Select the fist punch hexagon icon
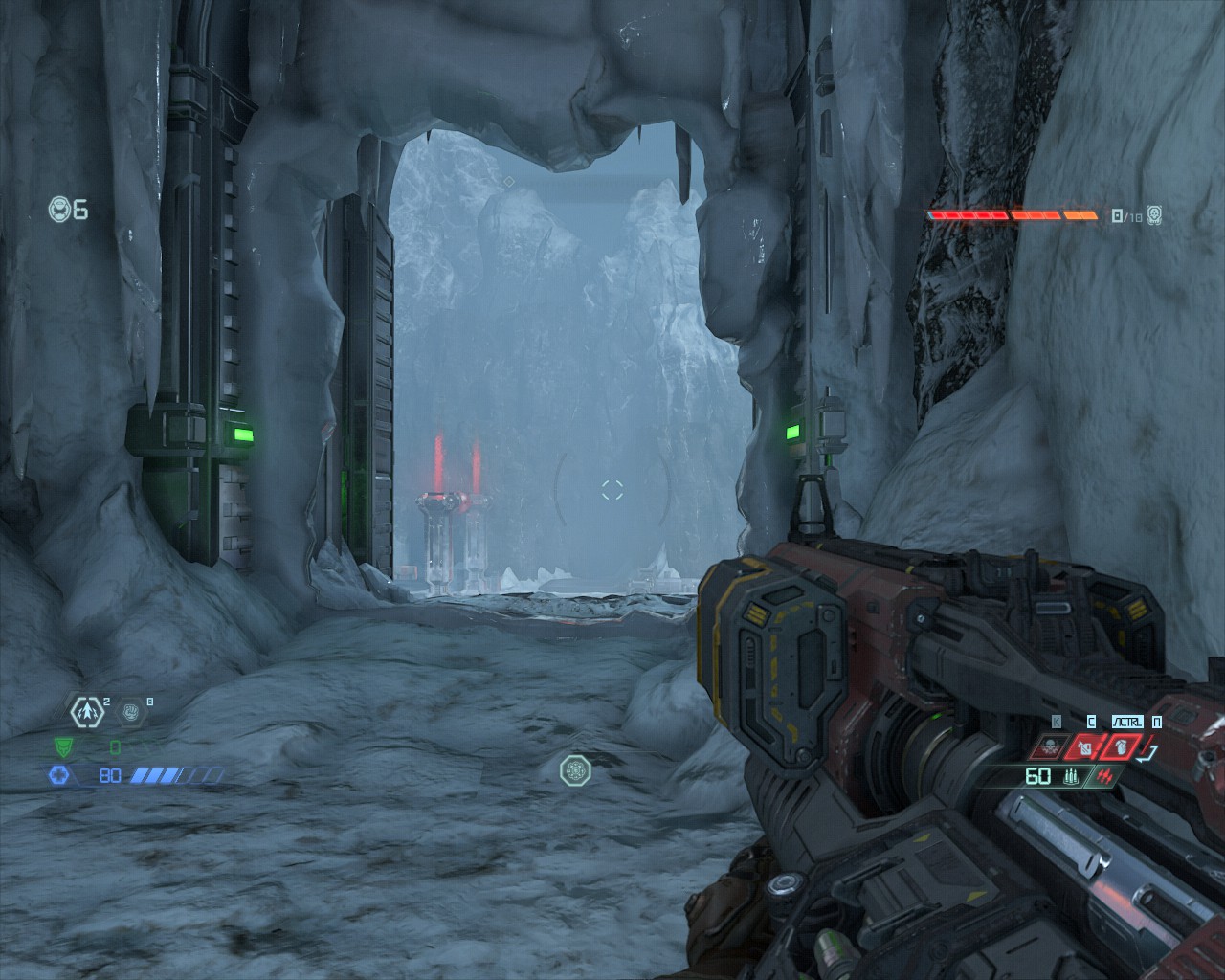 [x=131, y=711]
